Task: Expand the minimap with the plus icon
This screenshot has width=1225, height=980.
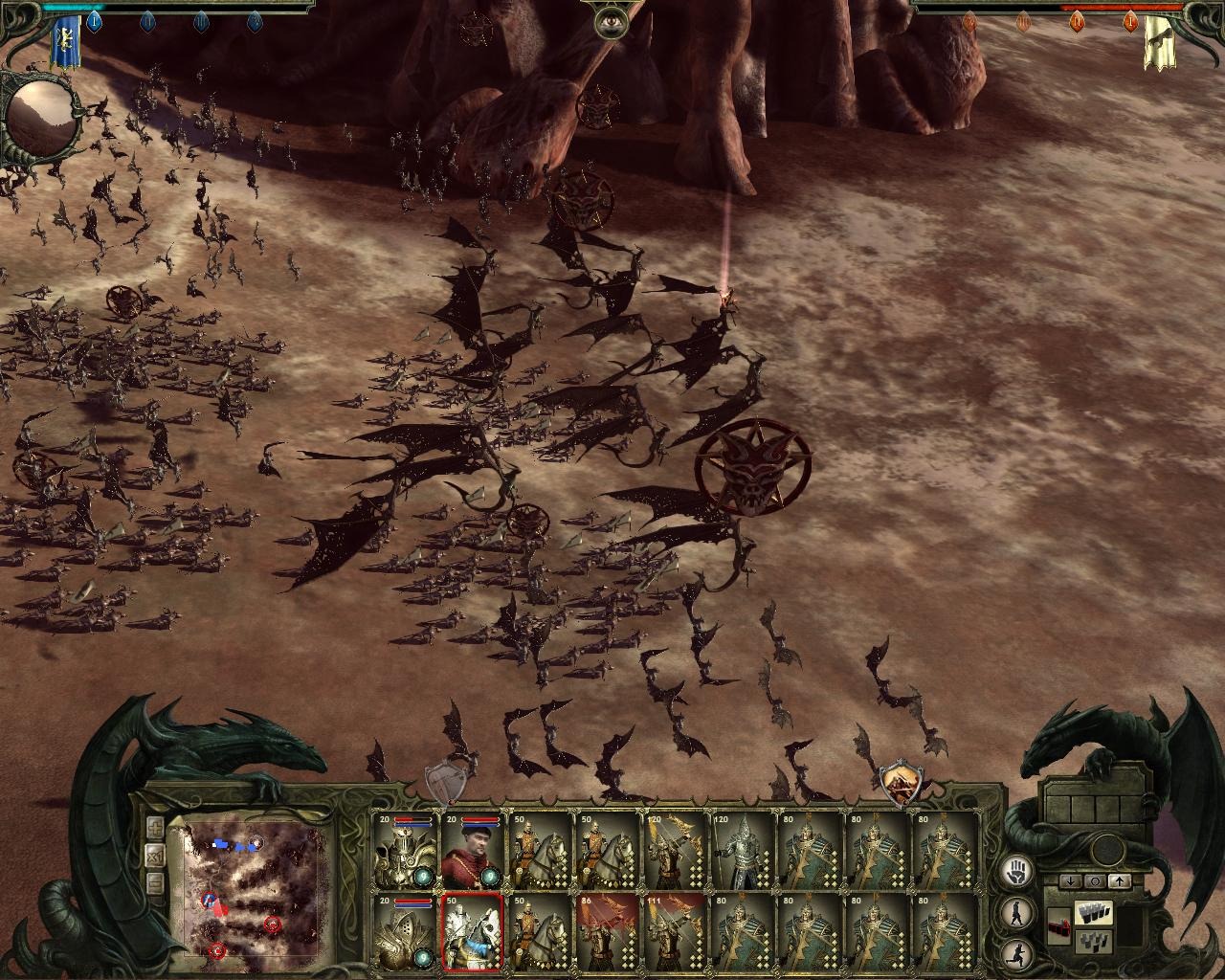Action: click(155, 827)
